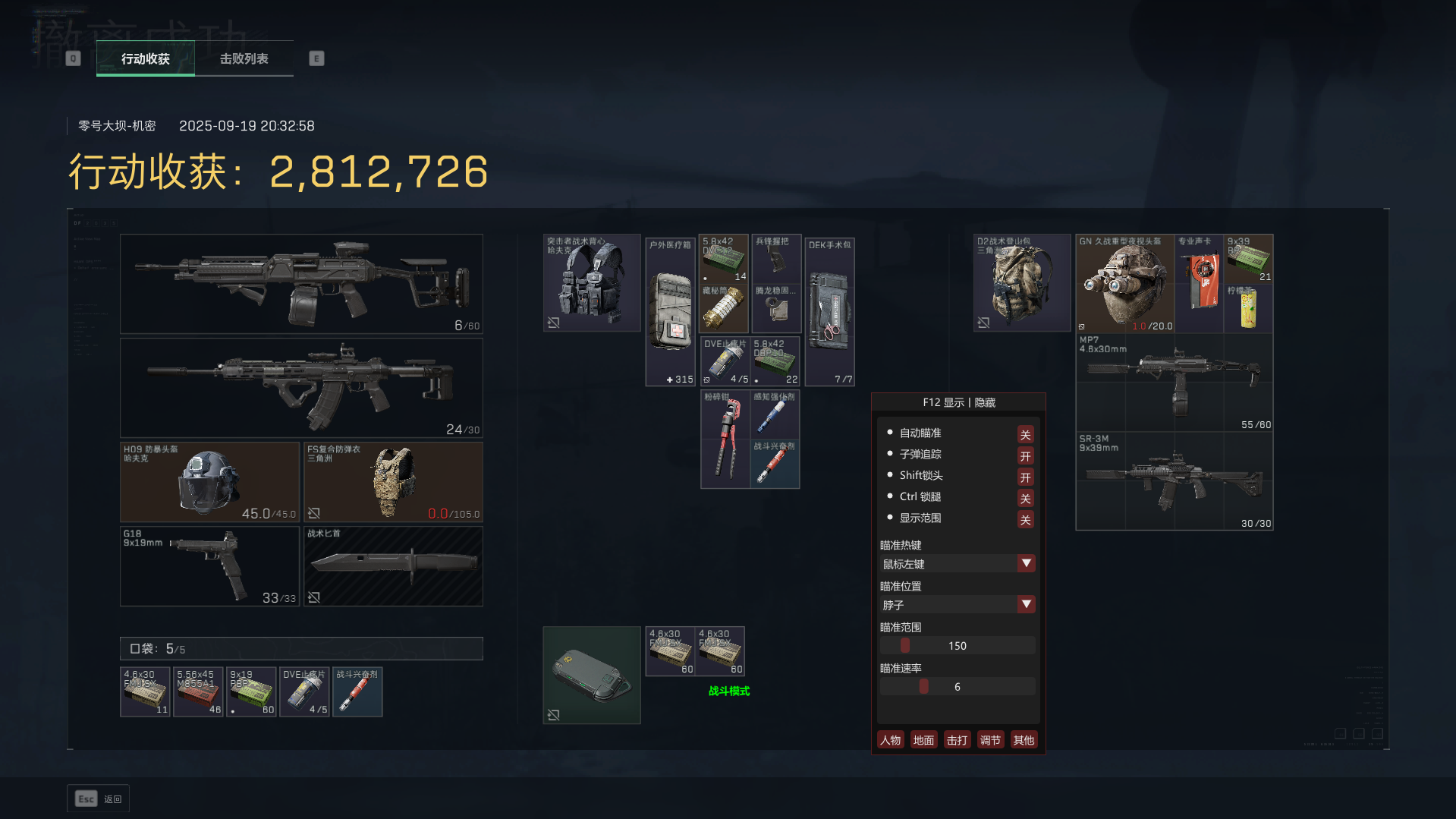This screenshot has height=819, width=1456.
Task: Toggle Ctrl 锁腿 option
Action: pos(1025,498)
